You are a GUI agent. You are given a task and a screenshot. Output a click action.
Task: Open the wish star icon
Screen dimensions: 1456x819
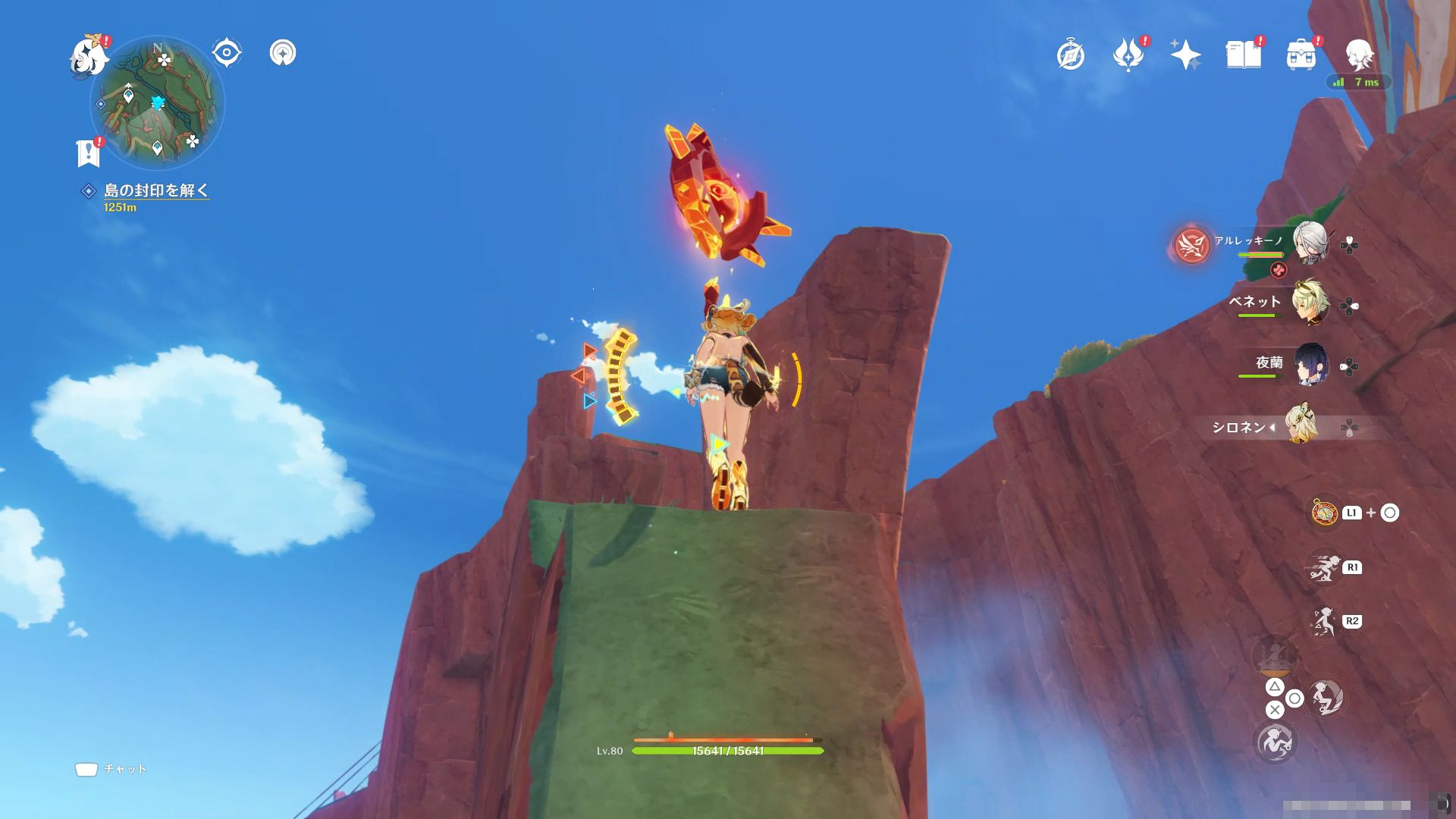(x=1185, y=55)
